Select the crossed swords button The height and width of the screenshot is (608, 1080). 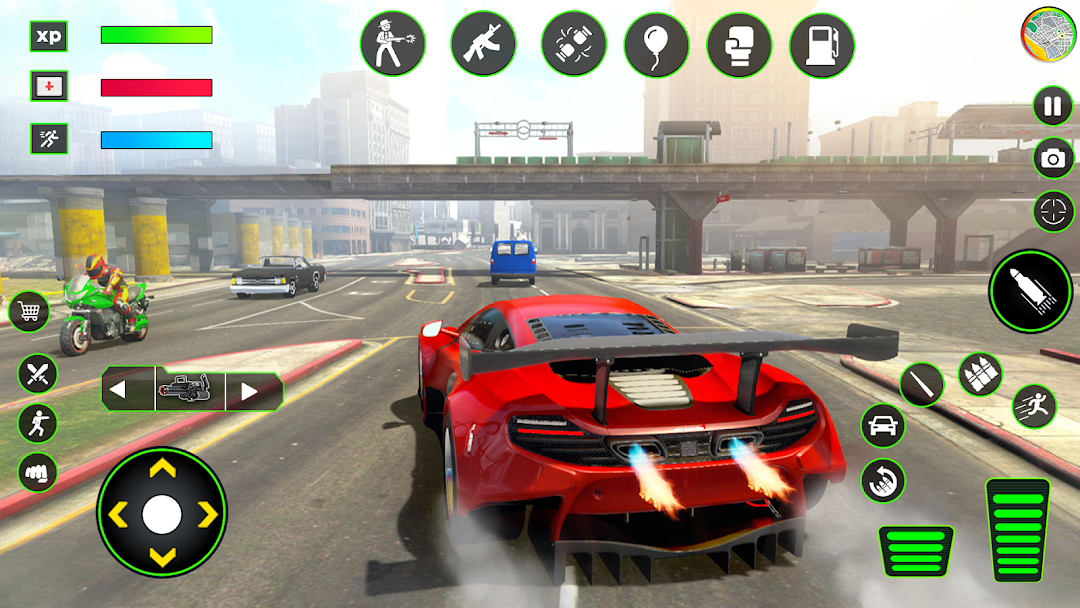pos(38,375)
